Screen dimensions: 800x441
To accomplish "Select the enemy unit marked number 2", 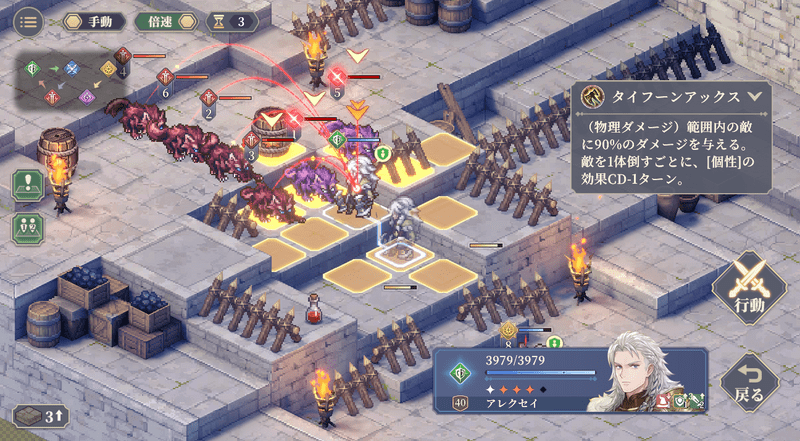I will pos(209,99).
